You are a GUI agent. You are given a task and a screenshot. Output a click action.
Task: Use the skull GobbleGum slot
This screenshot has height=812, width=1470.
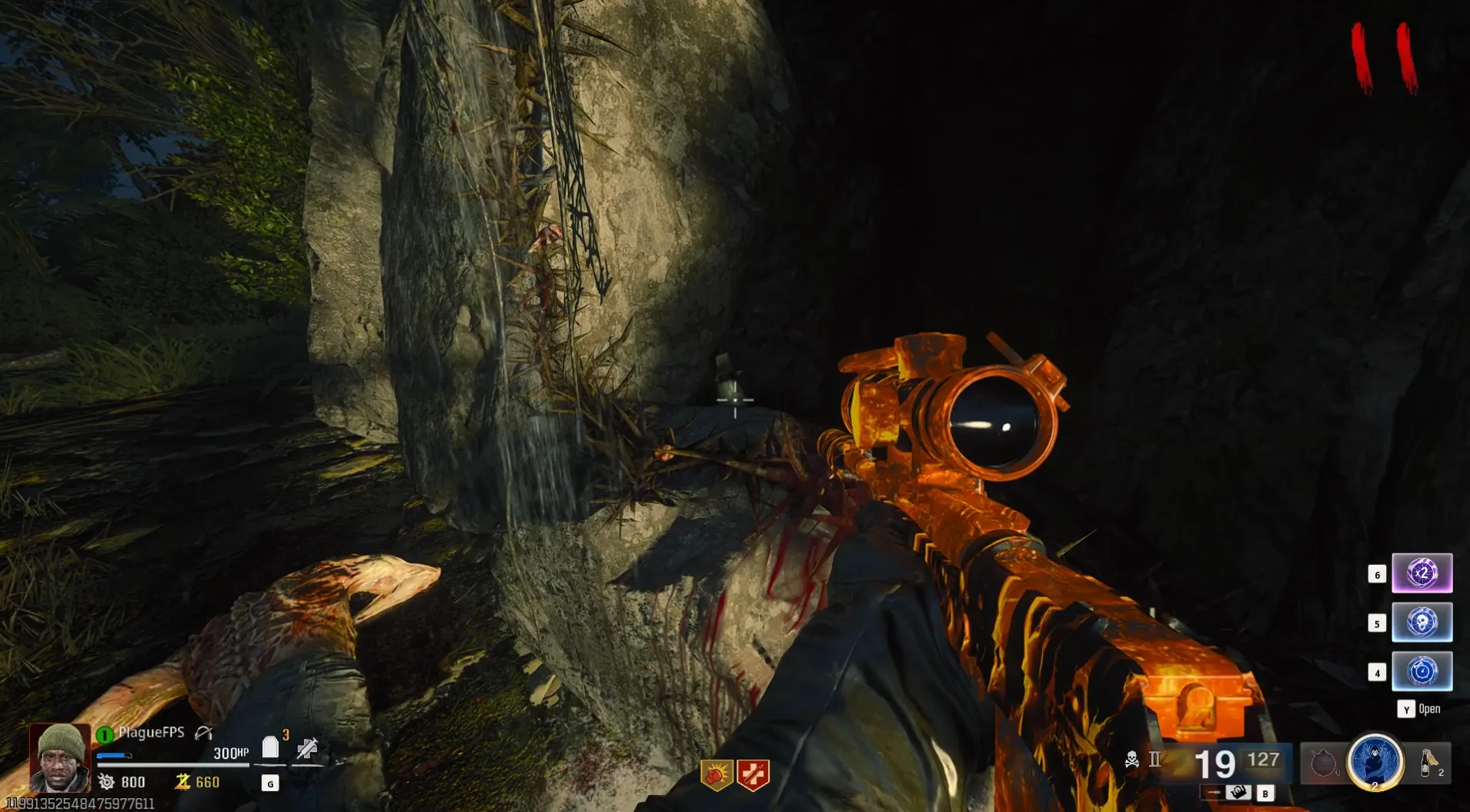point(1422,622)
